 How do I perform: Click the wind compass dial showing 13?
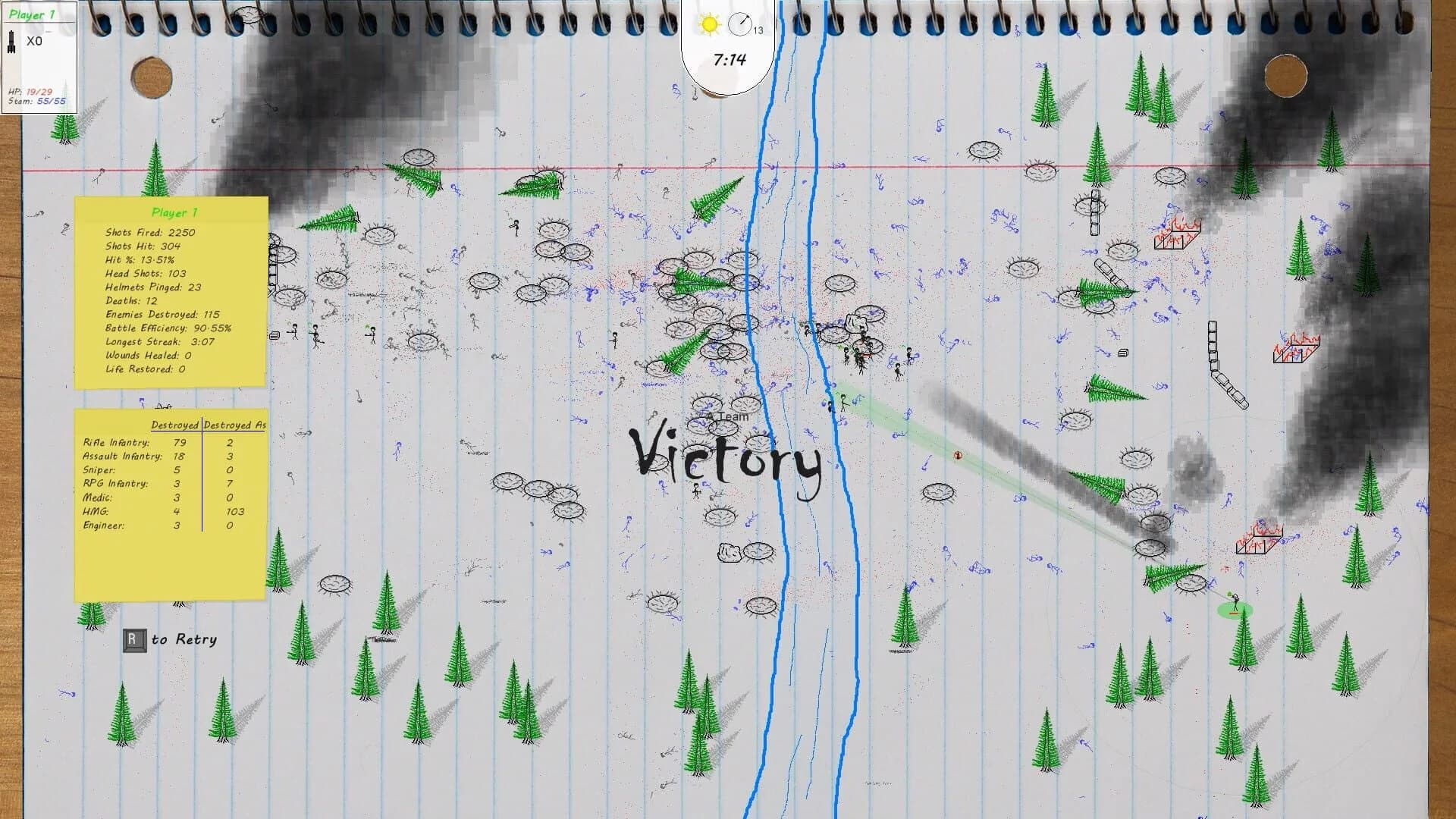pyautogui.click(x=739, y=24)
